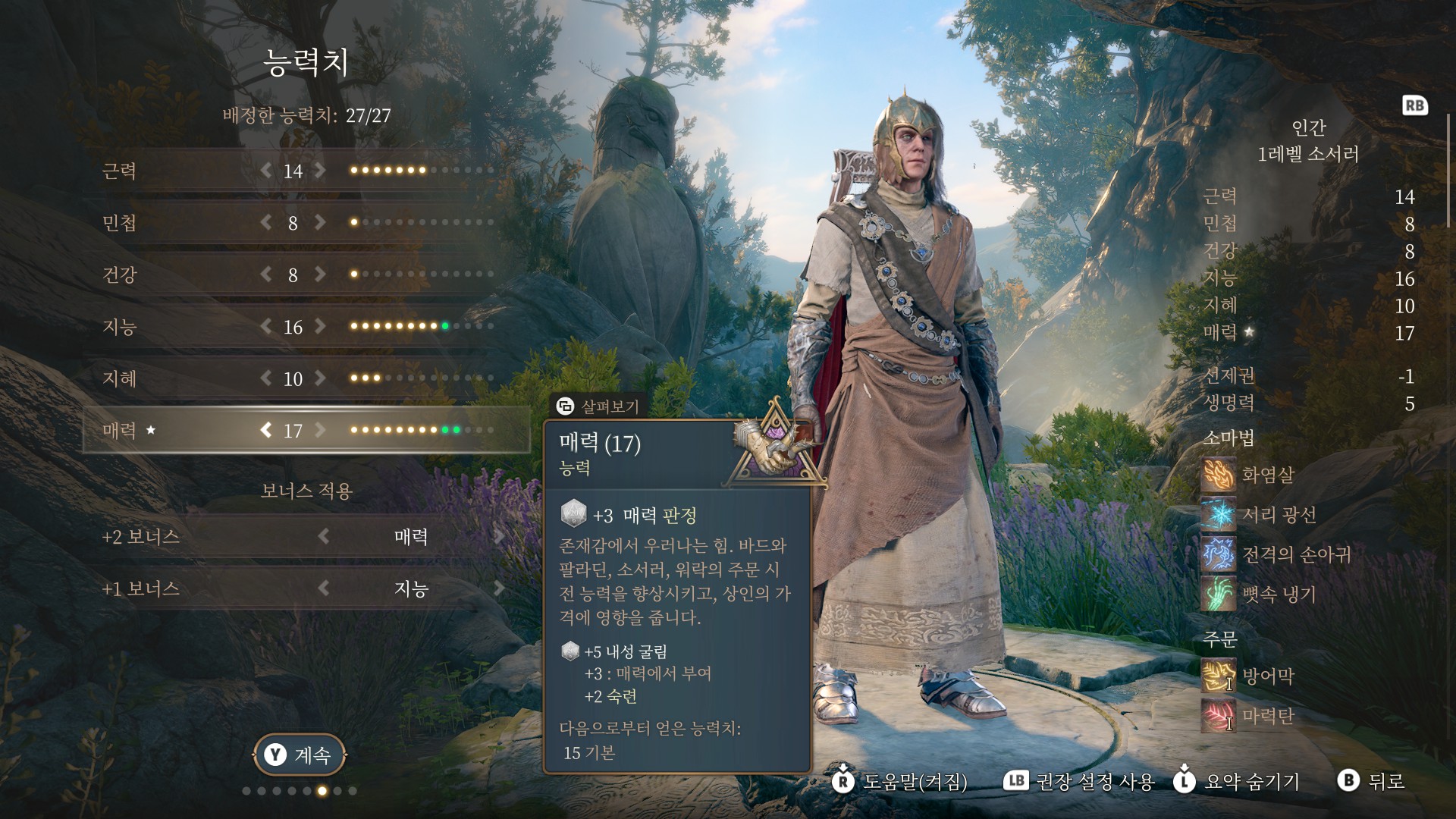Decrease 건강 with the left arrow
Screen dimensions: 1456x819
pos(265,275)
